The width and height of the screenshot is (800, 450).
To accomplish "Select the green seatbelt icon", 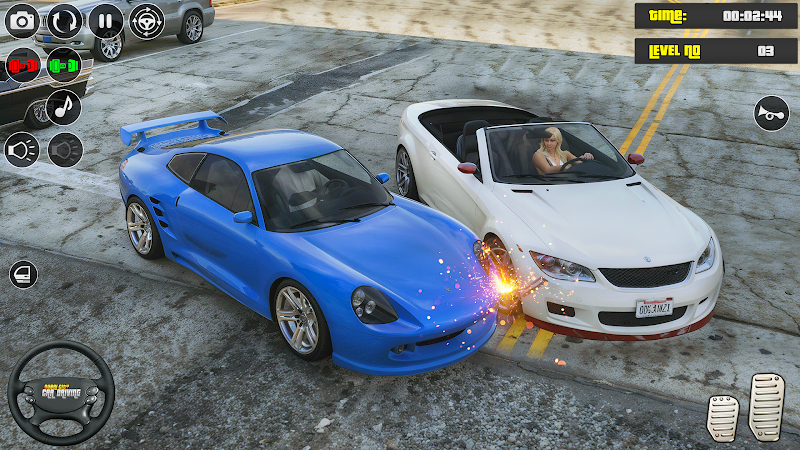I will [64, 66].
